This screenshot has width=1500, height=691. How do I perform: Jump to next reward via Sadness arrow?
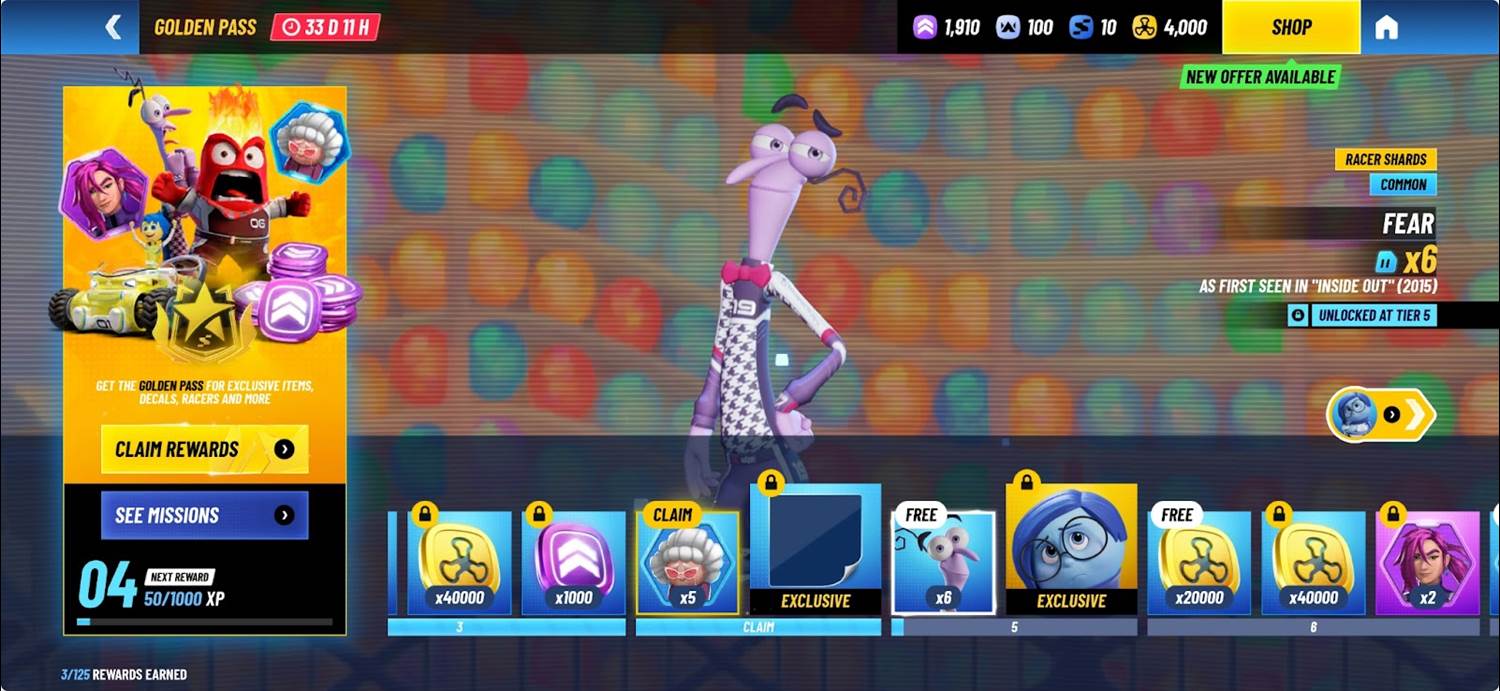click(1381, 414)
